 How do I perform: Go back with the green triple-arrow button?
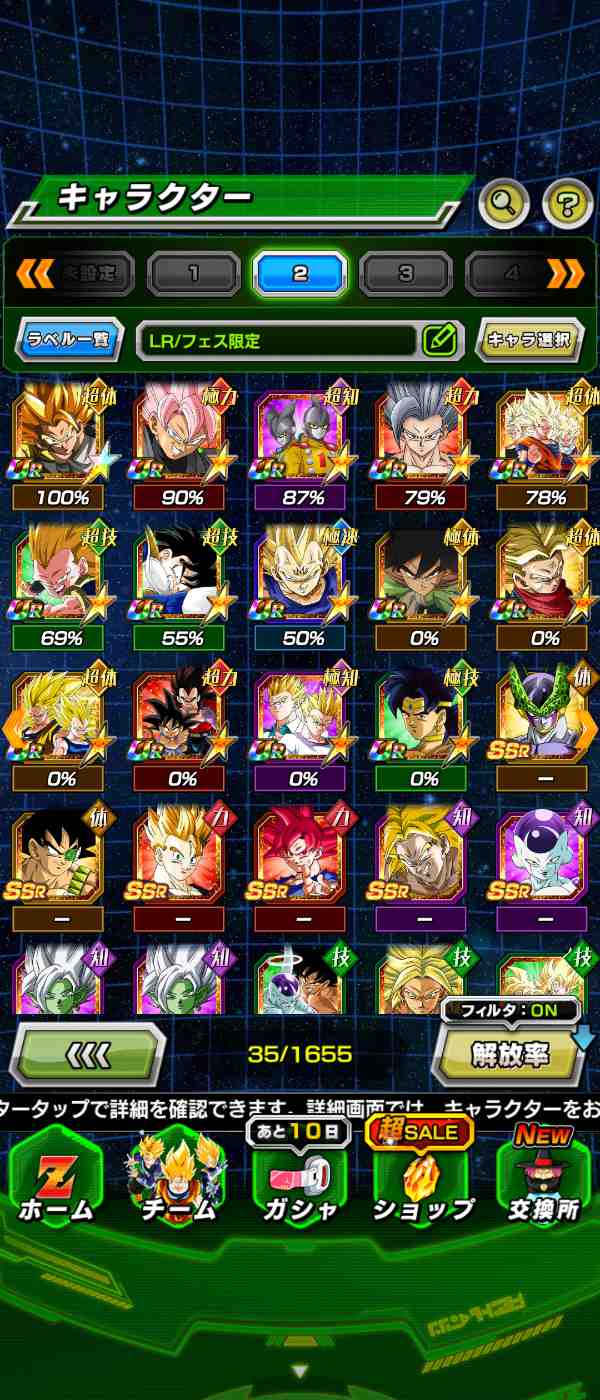click(88, 1054)
